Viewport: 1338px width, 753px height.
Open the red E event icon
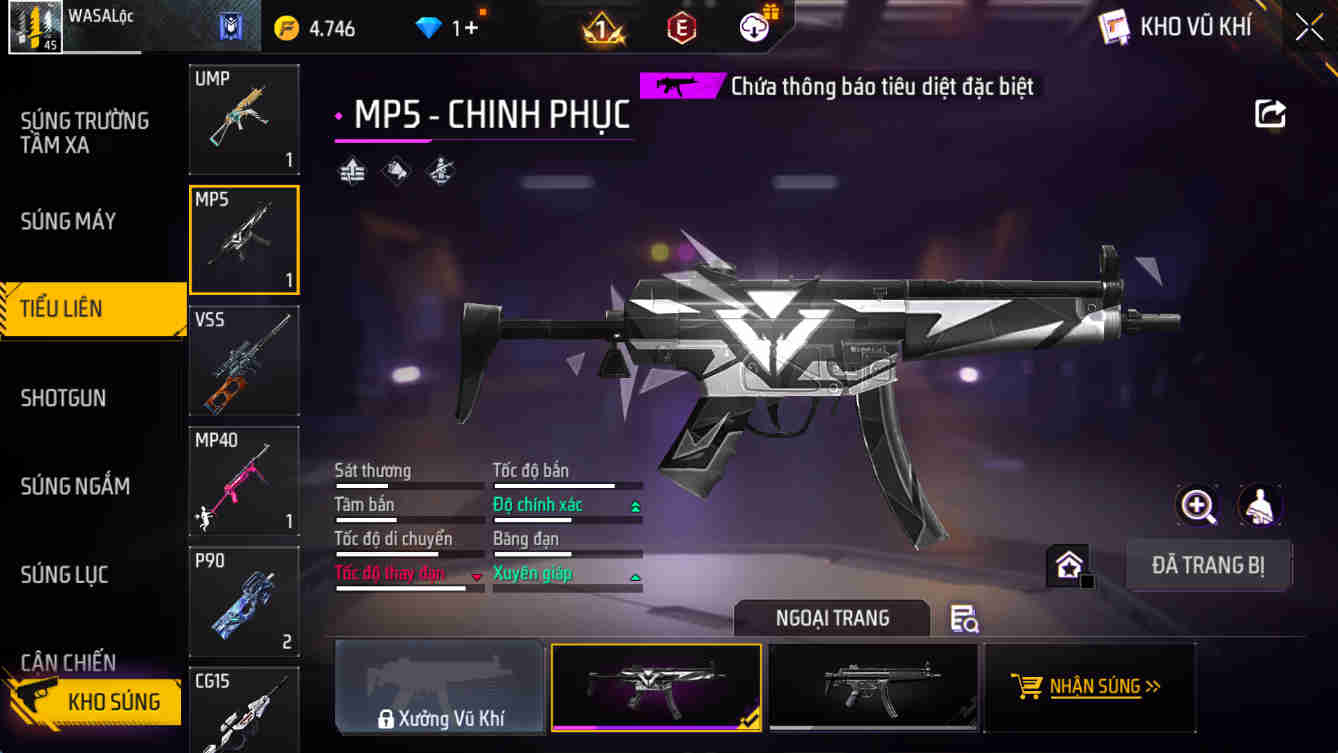pyautogui.click(x=683, y=27)
